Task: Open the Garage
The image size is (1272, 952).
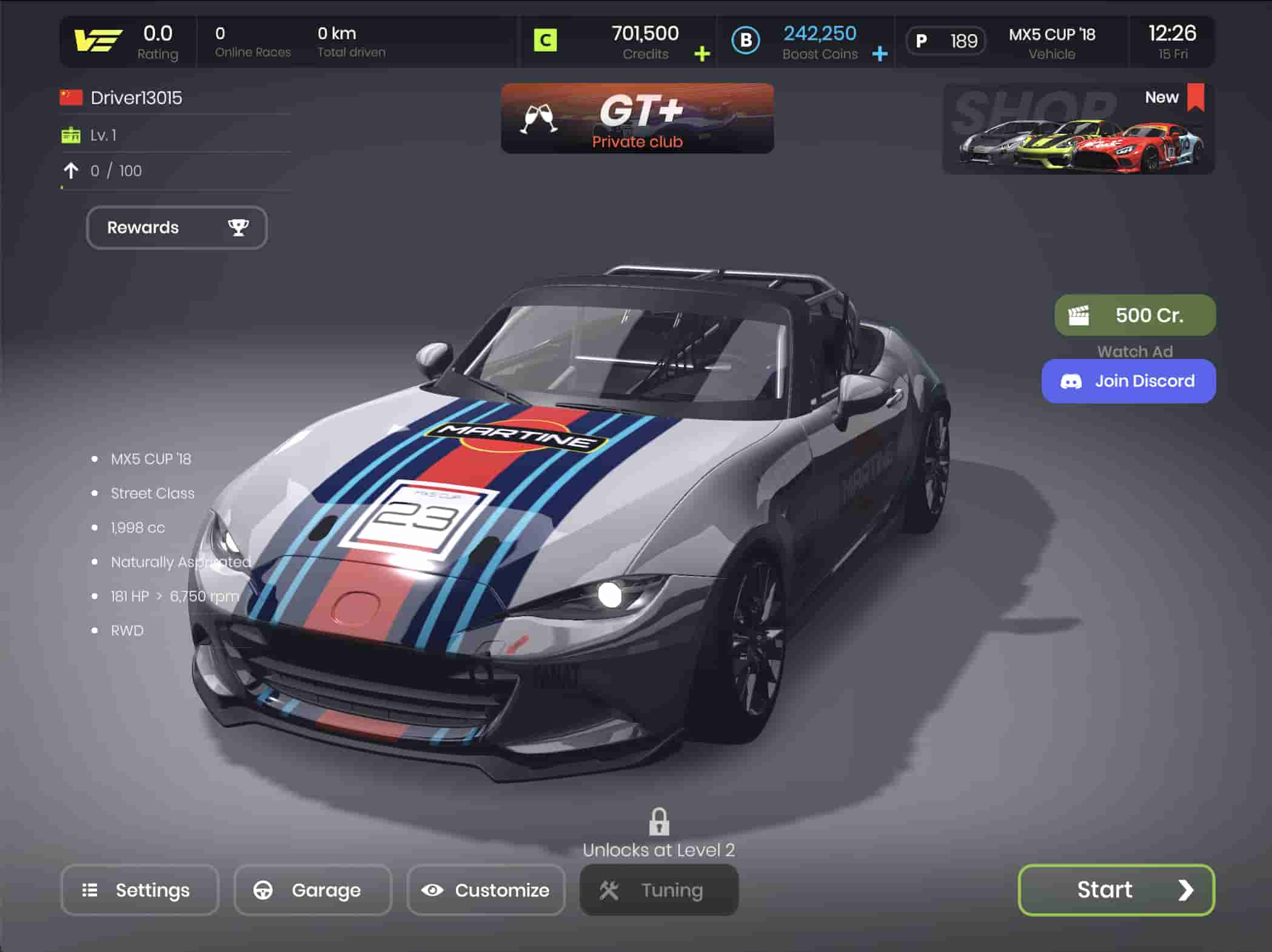Action: click(313, 890)
